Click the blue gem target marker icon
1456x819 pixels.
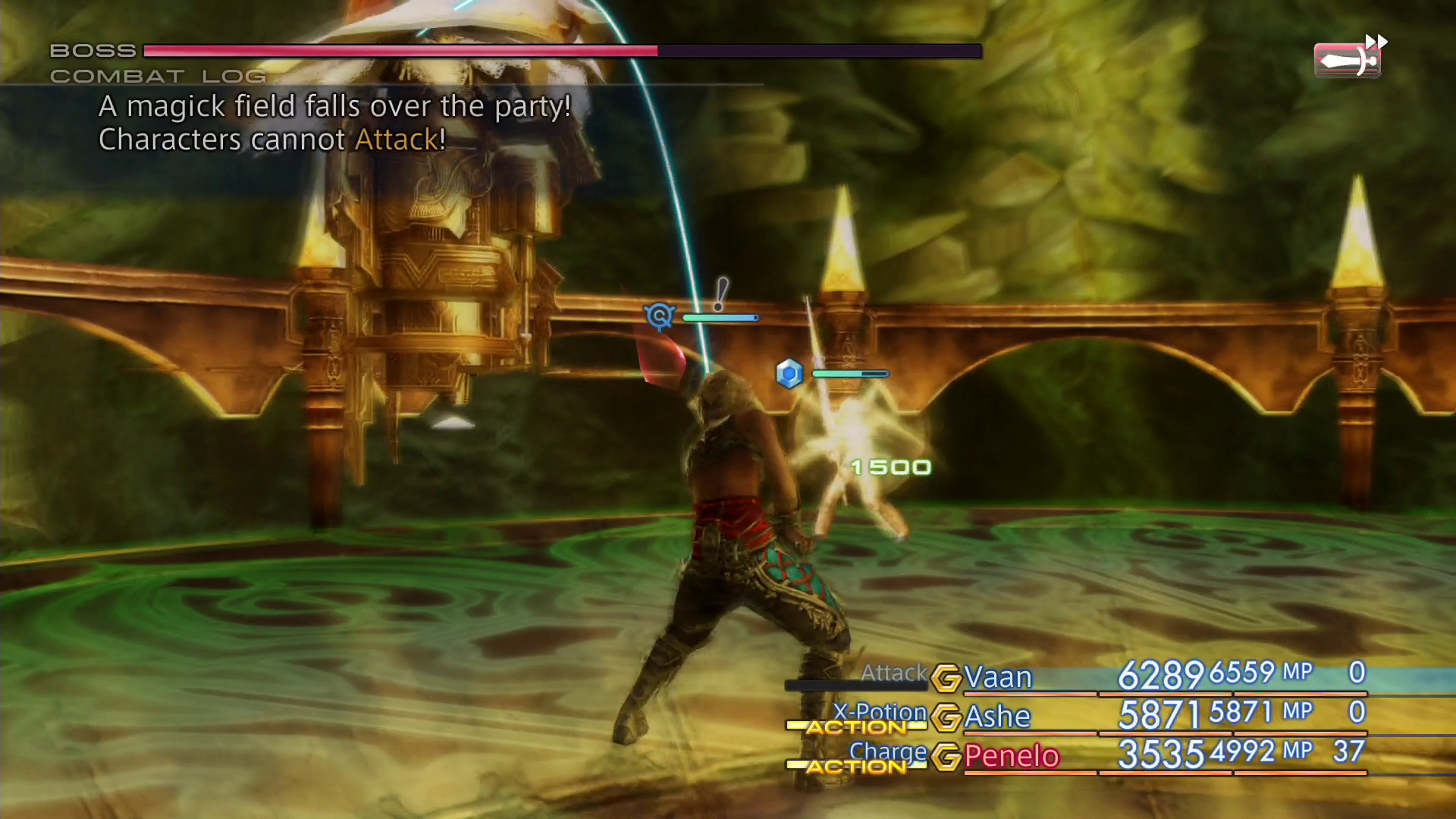coord(790,373)
